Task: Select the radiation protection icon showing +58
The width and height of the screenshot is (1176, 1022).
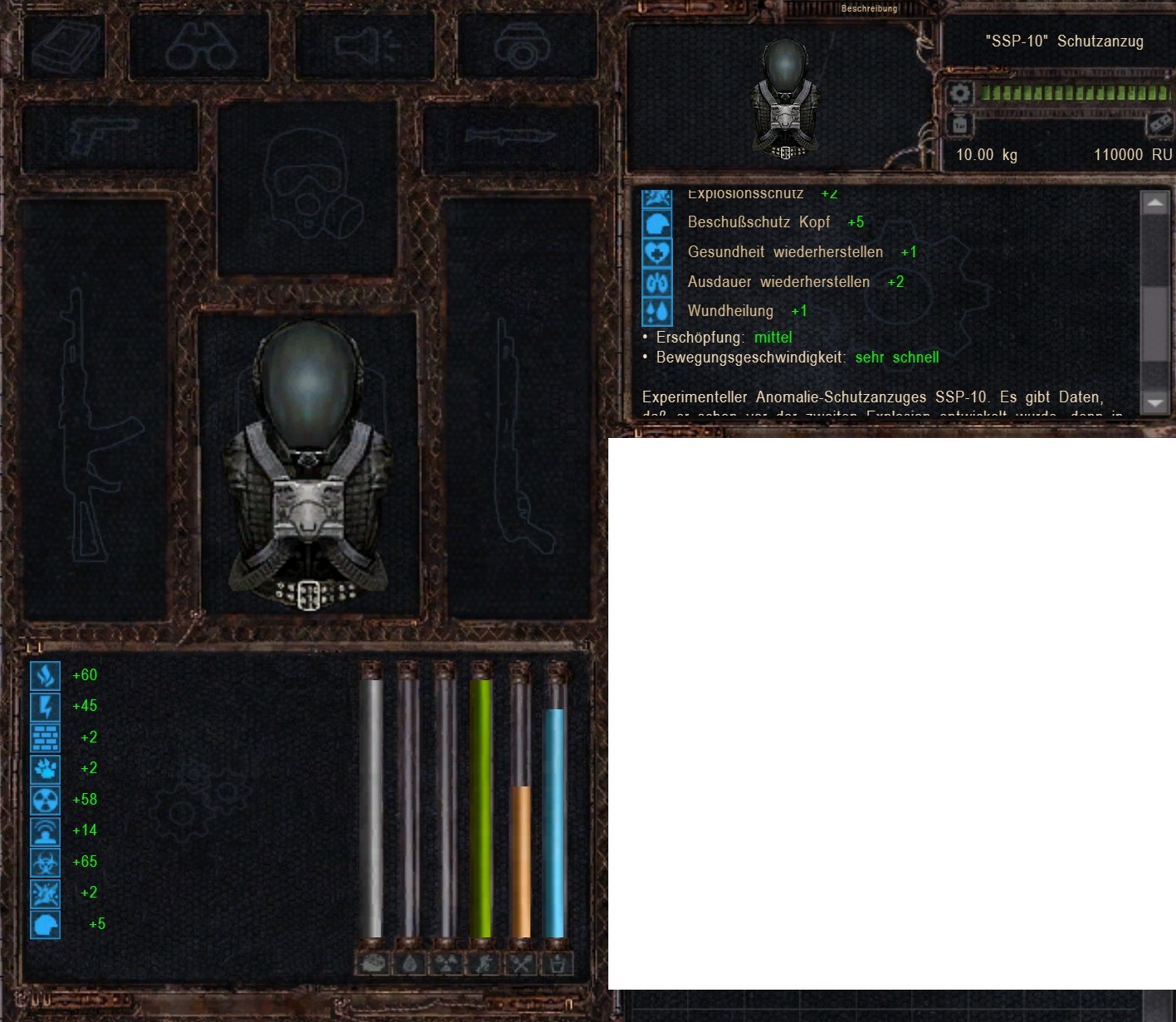Action: (x=46, y=799)
